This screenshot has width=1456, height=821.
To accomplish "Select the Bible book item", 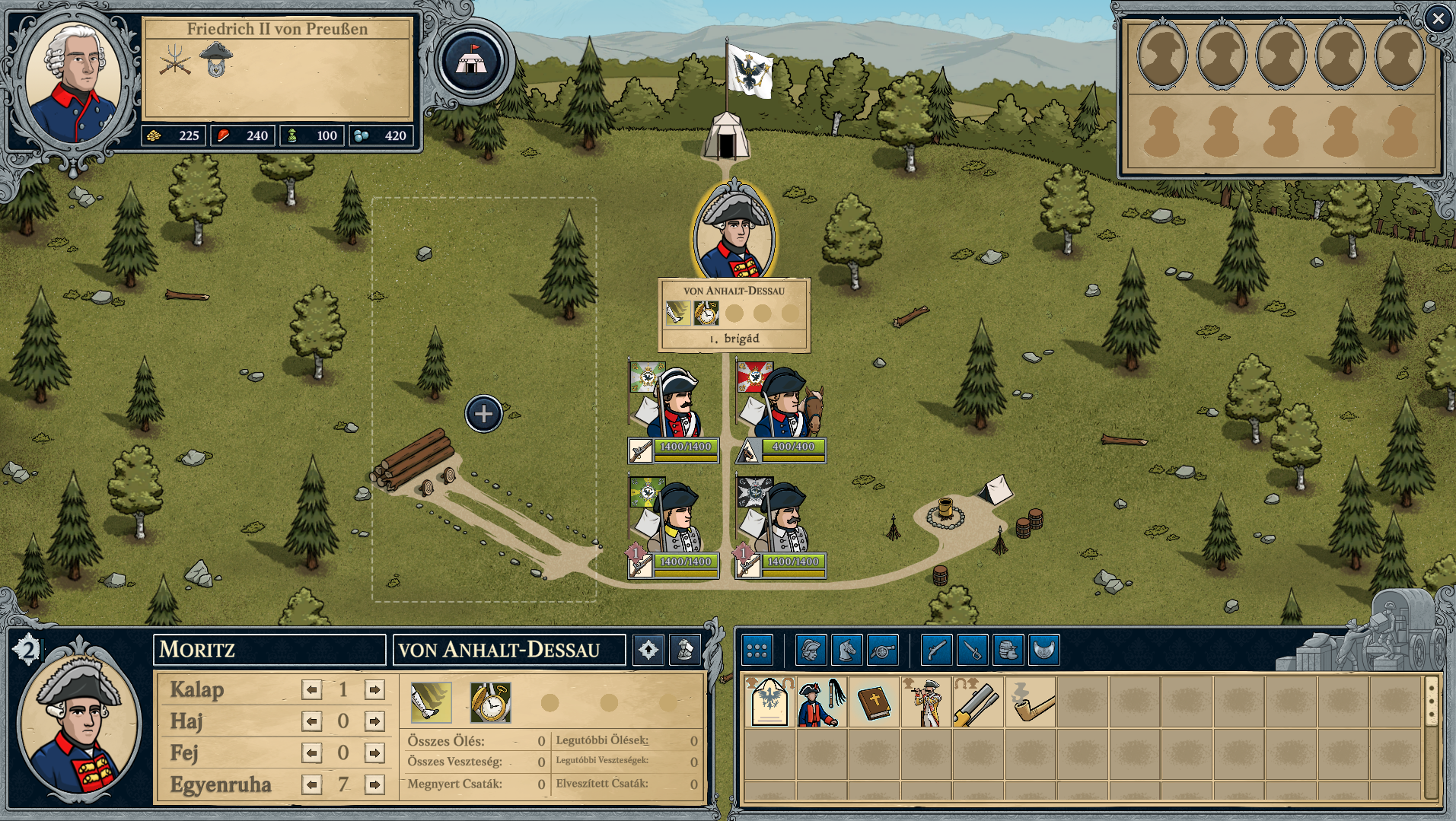I will 874,702.
